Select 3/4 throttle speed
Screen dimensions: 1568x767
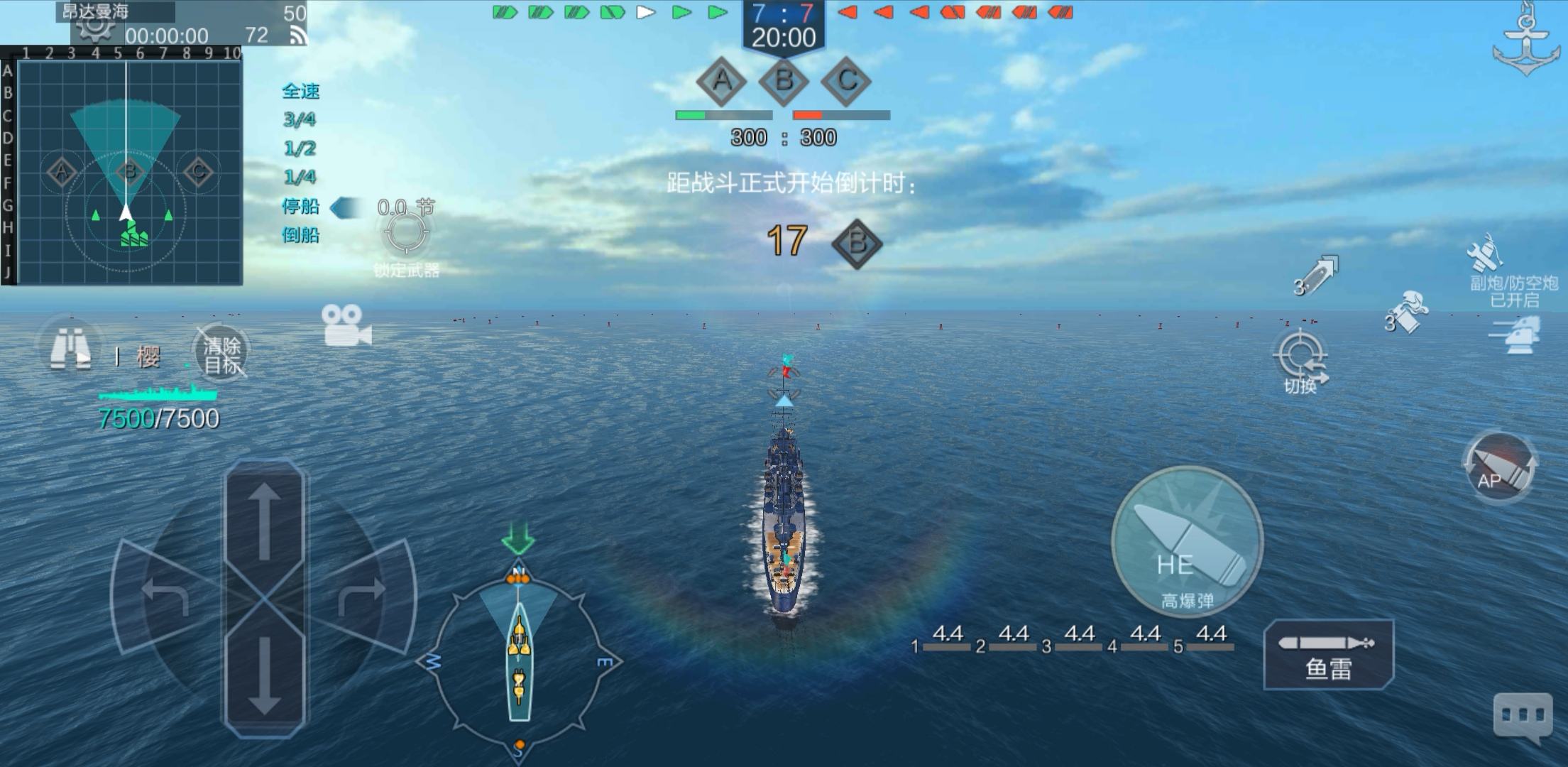click(300, 119)
